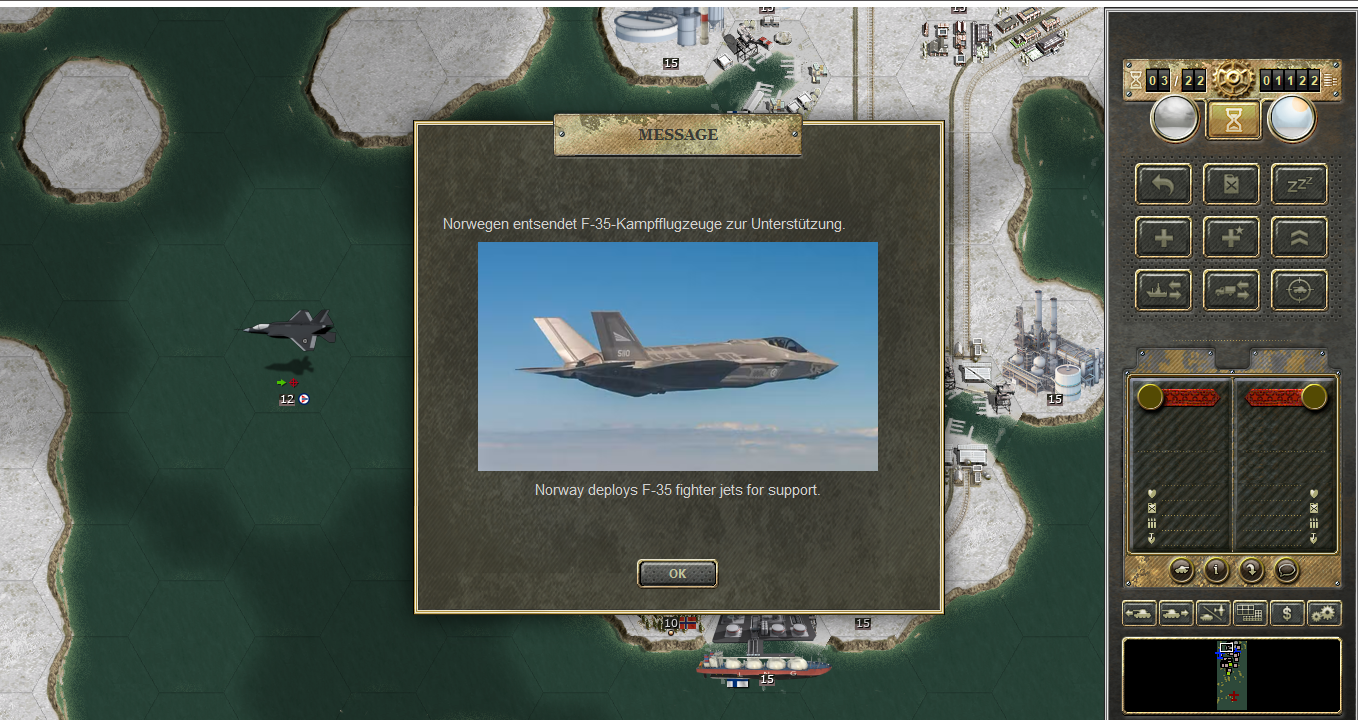Click the plain plus sign button
This screenshot has height=720, width=1358.
1163,237
